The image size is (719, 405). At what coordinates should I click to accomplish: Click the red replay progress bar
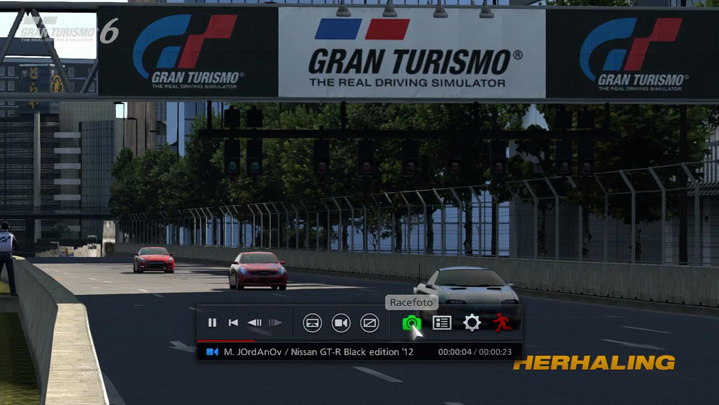pos(227,341)
